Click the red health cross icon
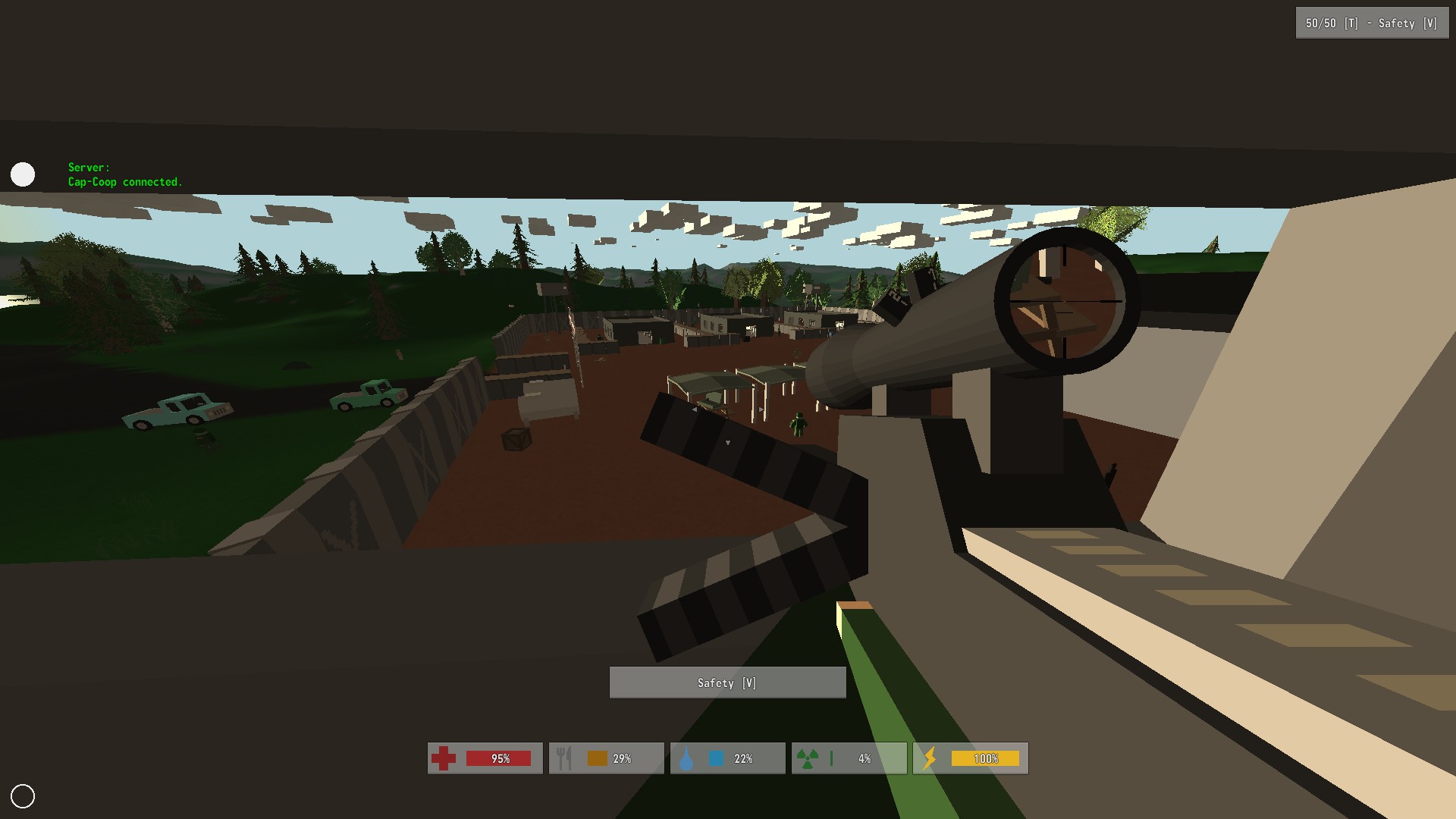Screen dimensions: 1456x819 pyautogui.click(x=444, y=758)
